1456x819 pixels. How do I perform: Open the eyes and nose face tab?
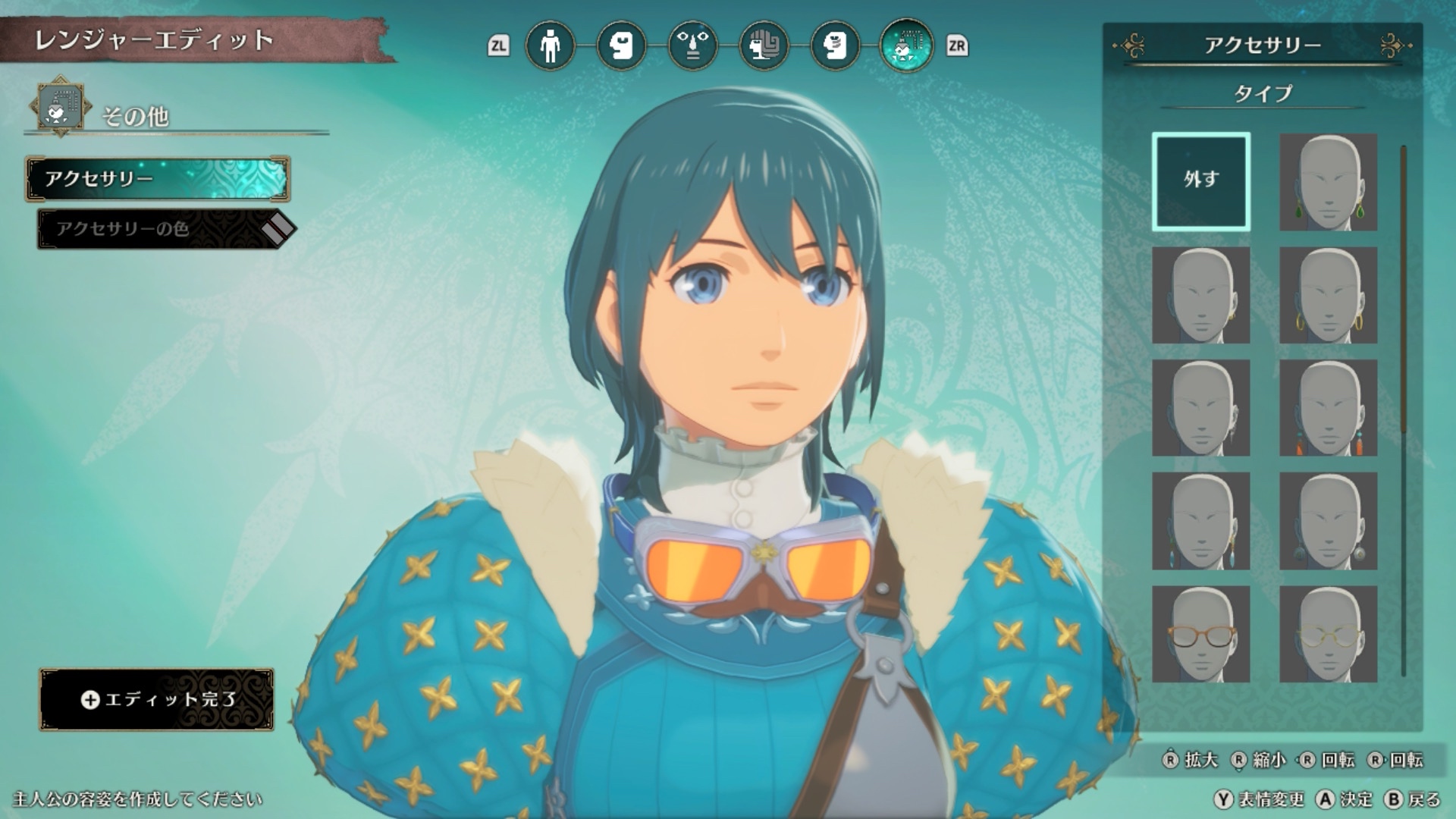[692, 45]
